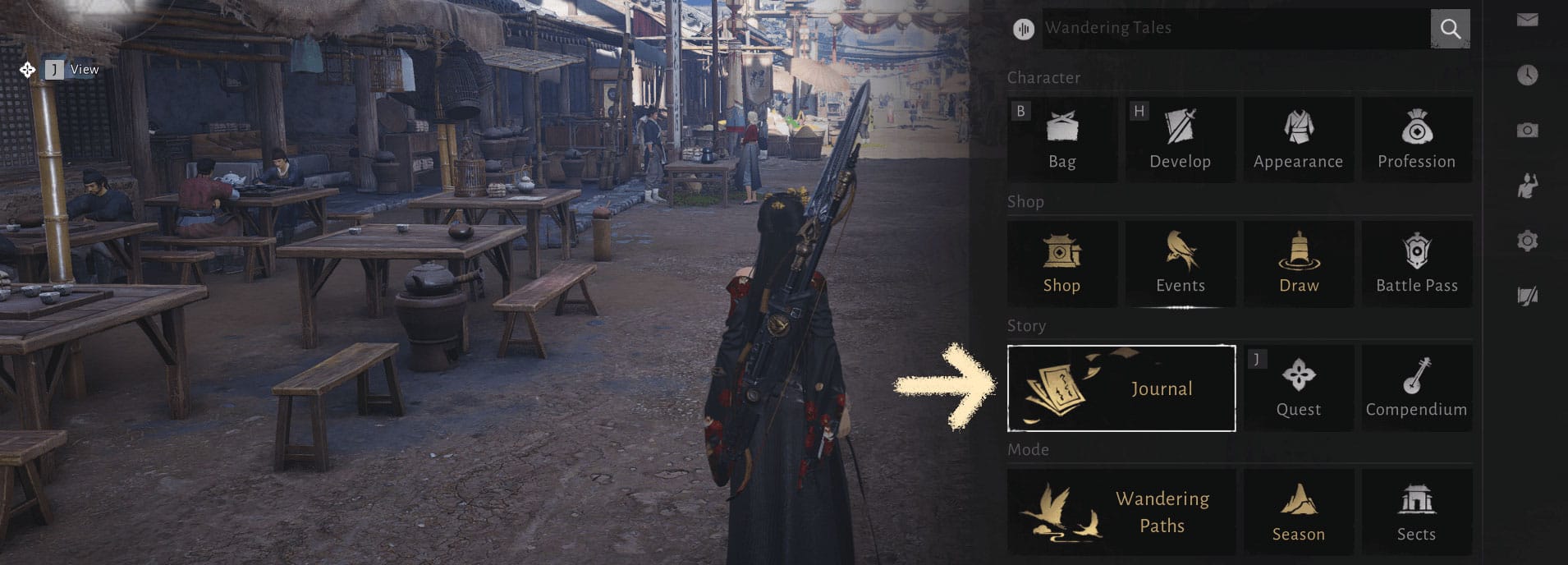Choose the Profession tile
Image resolution: width=1568 pixels, height=565 pixels.
(x=1416, y=140)
